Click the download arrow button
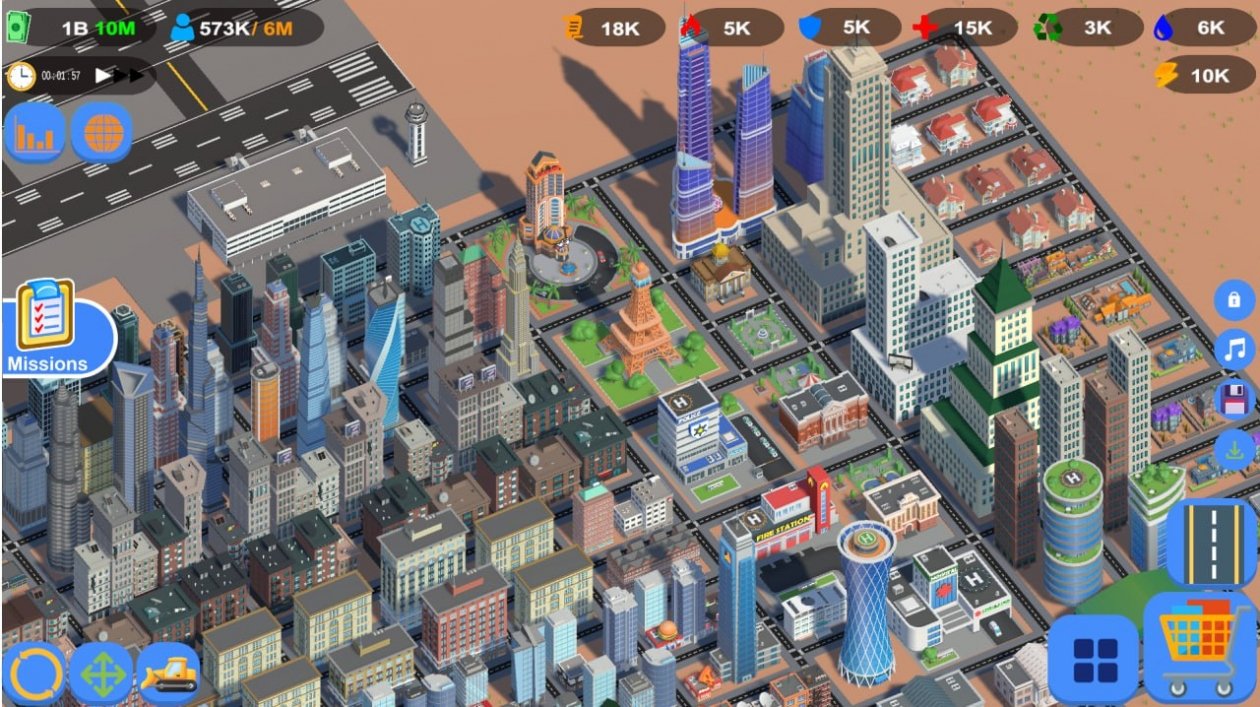1260x707 pixels. pos(1235,449)
